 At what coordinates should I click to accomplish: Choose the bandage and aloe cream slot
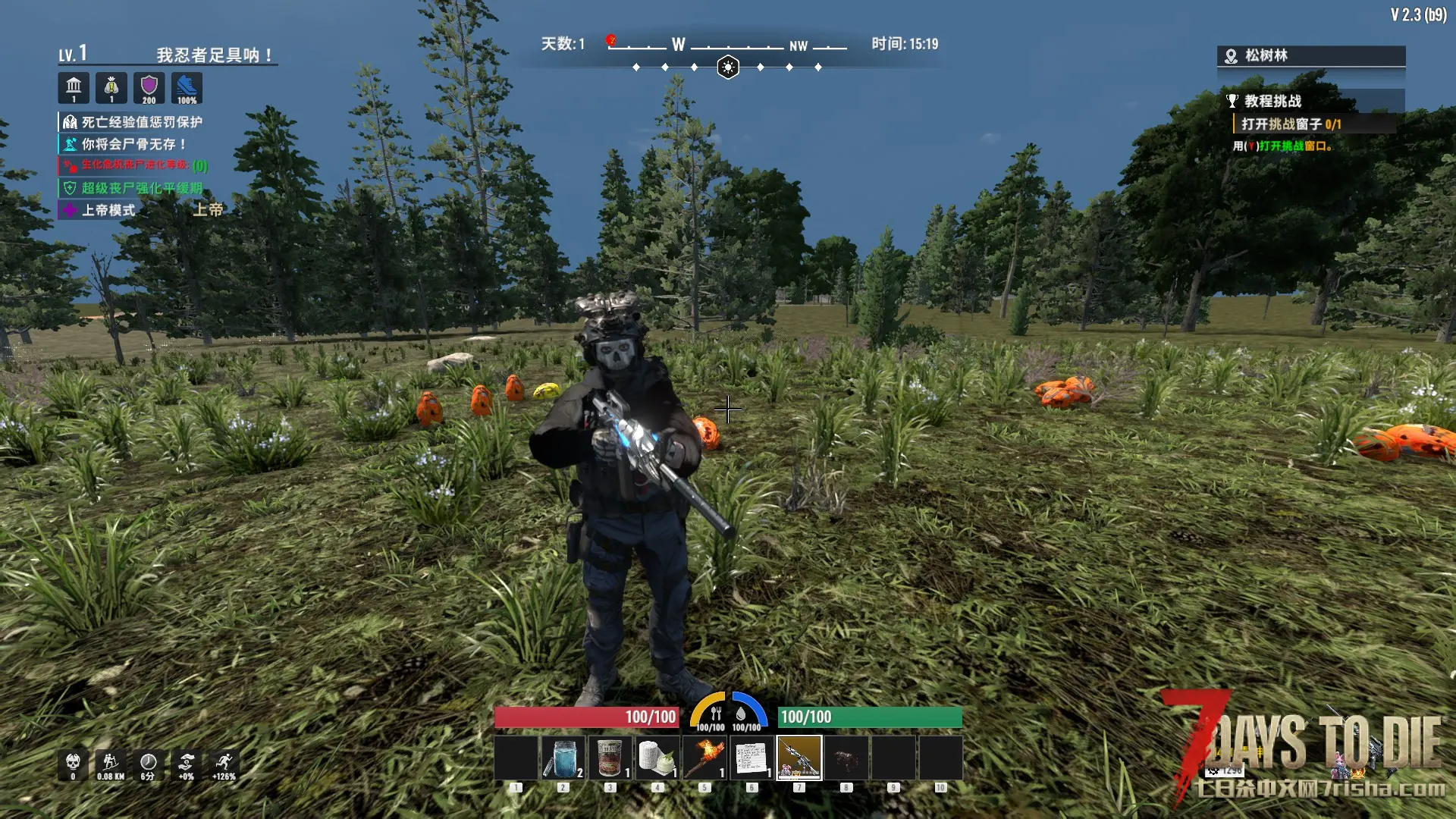click(x=657, y=758)
